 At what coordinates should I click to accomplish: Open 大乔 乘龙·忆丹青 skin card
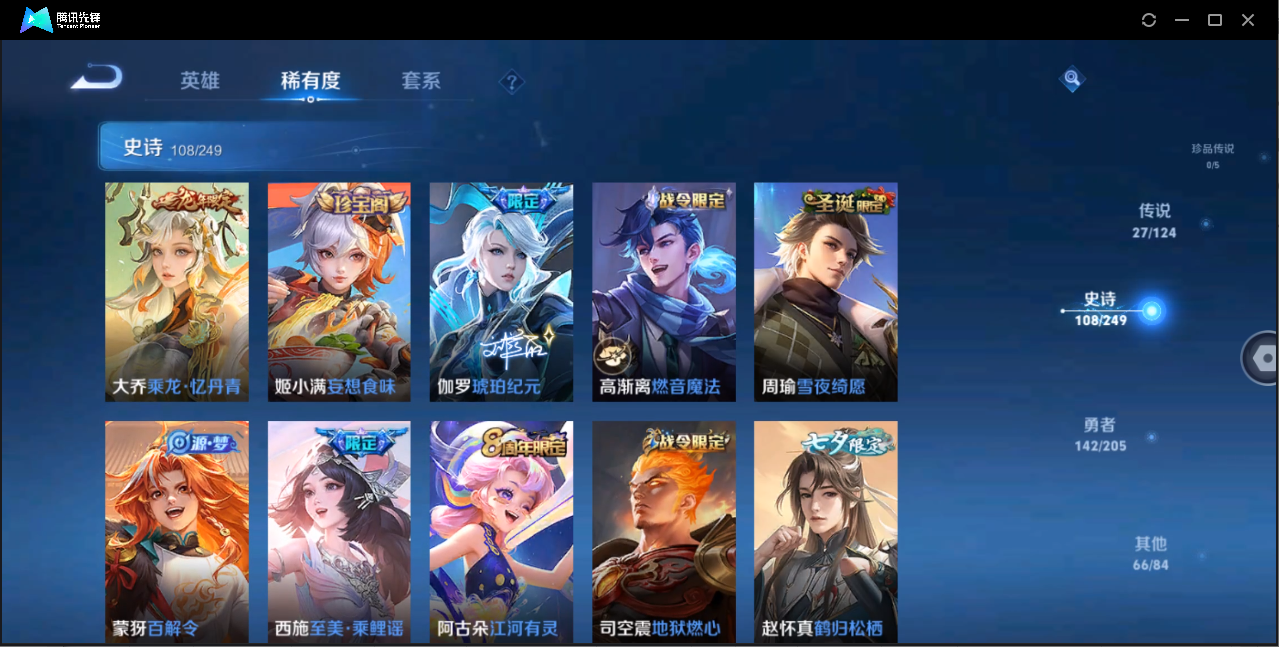pos(177,291)
